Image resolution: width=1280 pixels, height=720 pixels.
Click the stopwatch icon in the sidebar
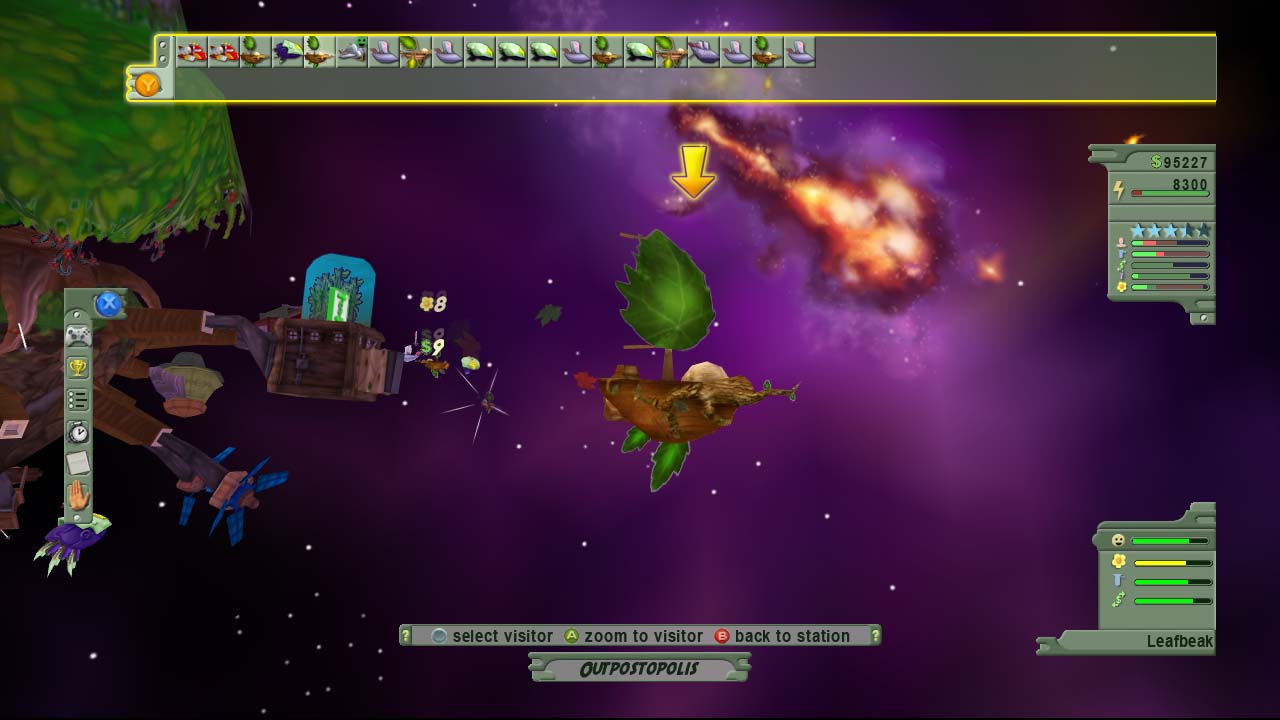pos(78,432)
